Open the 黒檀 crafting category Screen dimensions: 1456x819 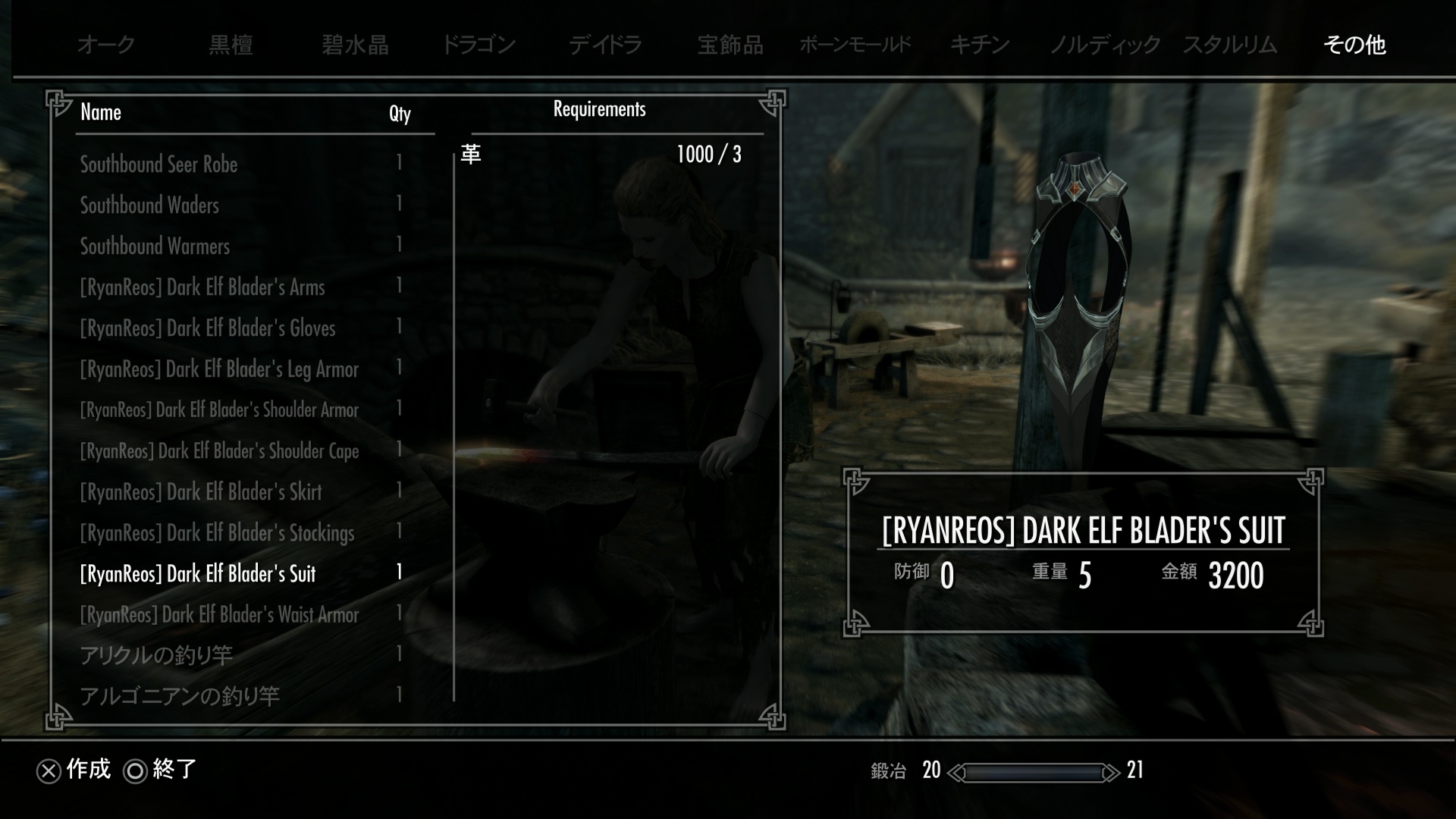click(231, 45)
